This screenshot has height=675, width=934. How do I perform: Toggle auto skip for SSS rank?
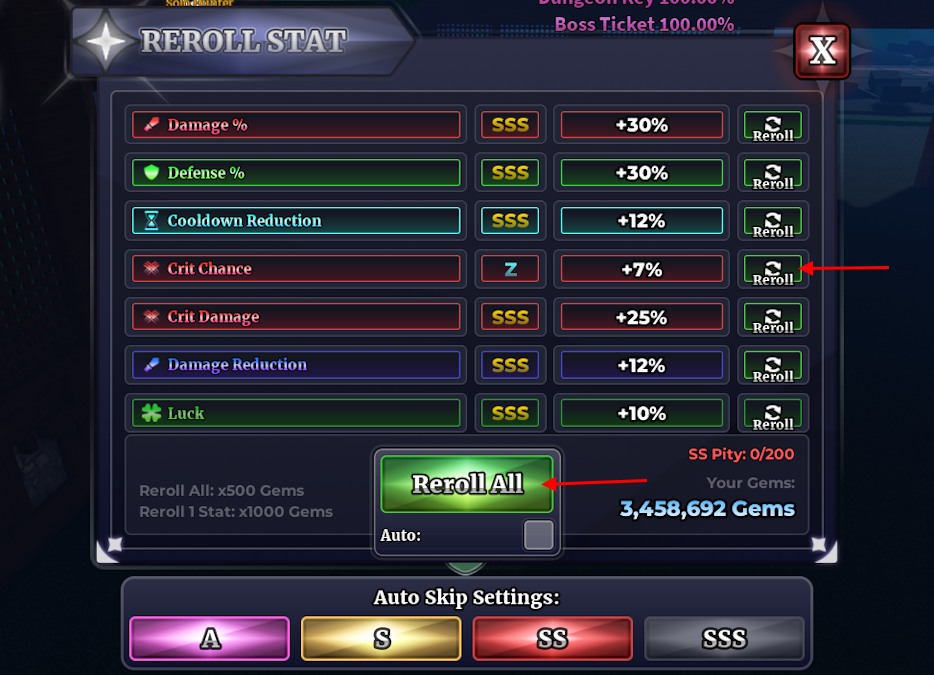pos(724,638)
